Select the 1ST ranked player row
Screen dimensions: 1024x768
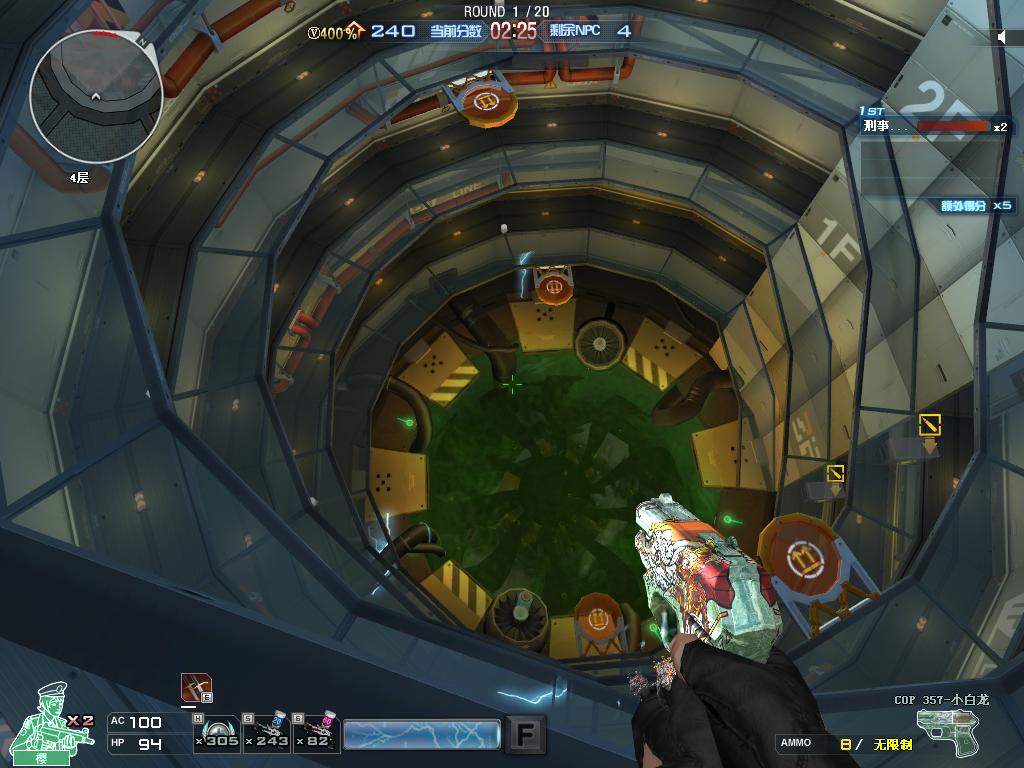[x=935, y=126]
